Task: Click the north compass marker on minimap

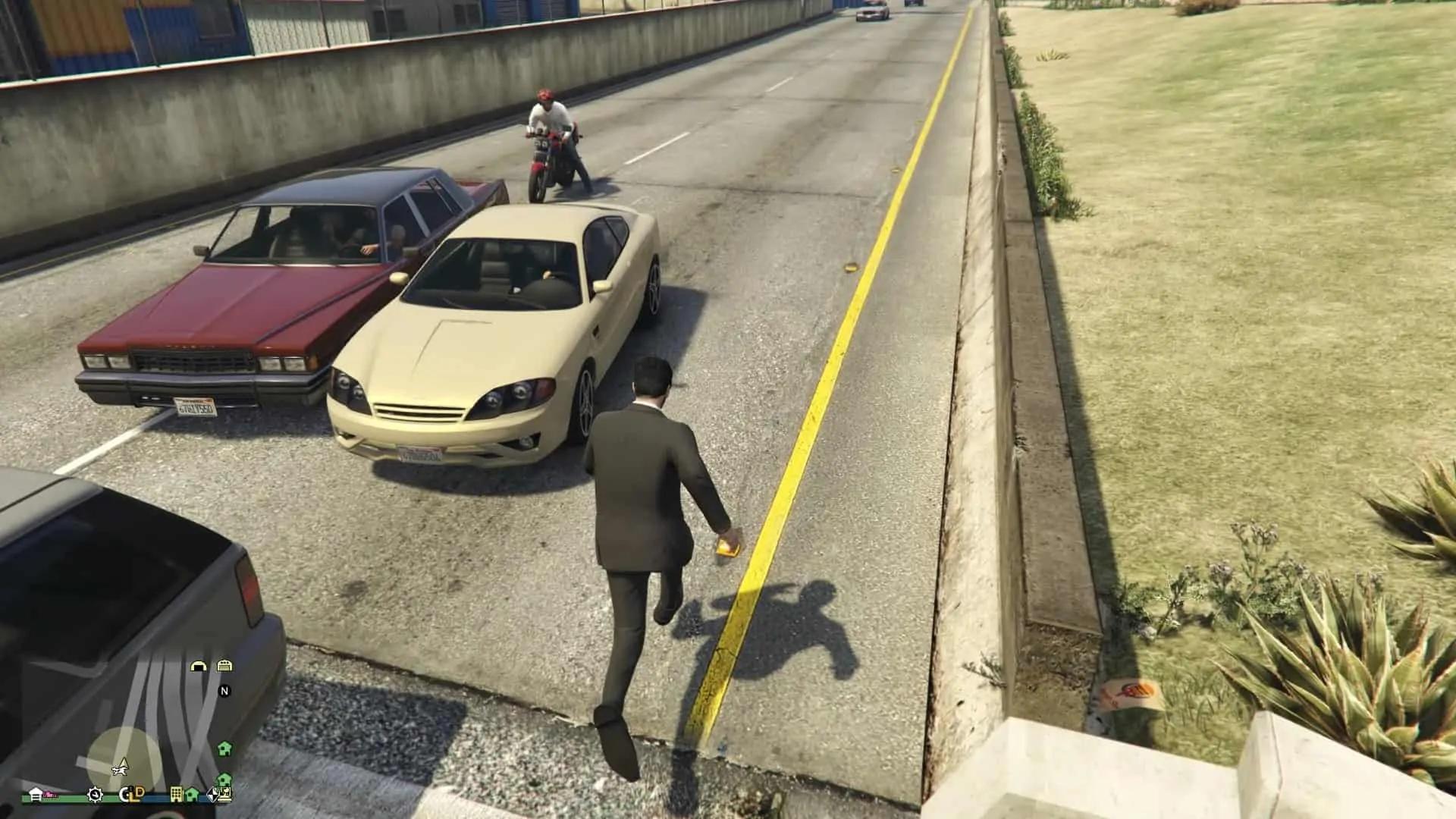Action: (224, 691)
